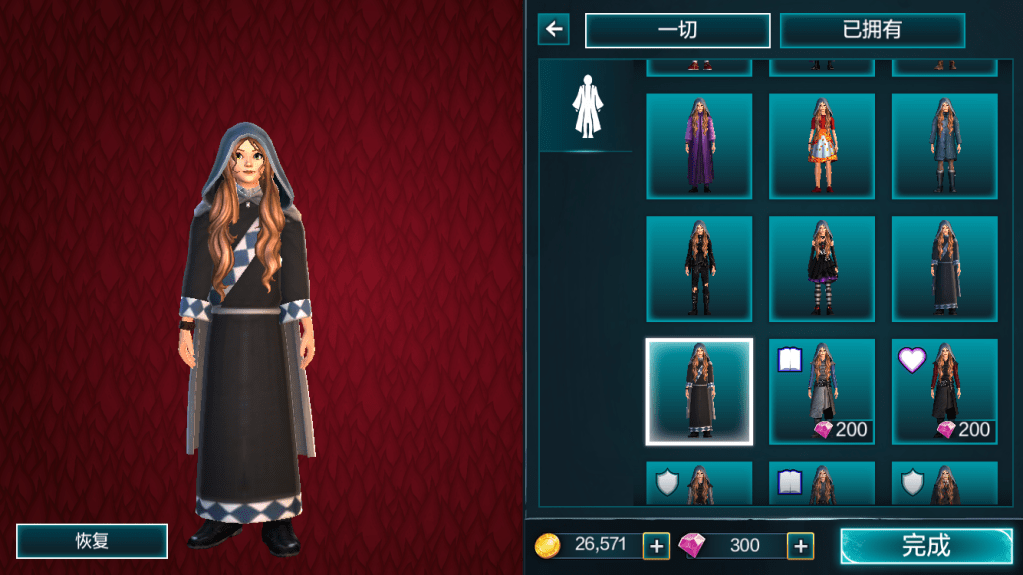Confirm with the 完成 button
Image resolution: width=1023 pixels, height=575 pixels.
(926, 546)
